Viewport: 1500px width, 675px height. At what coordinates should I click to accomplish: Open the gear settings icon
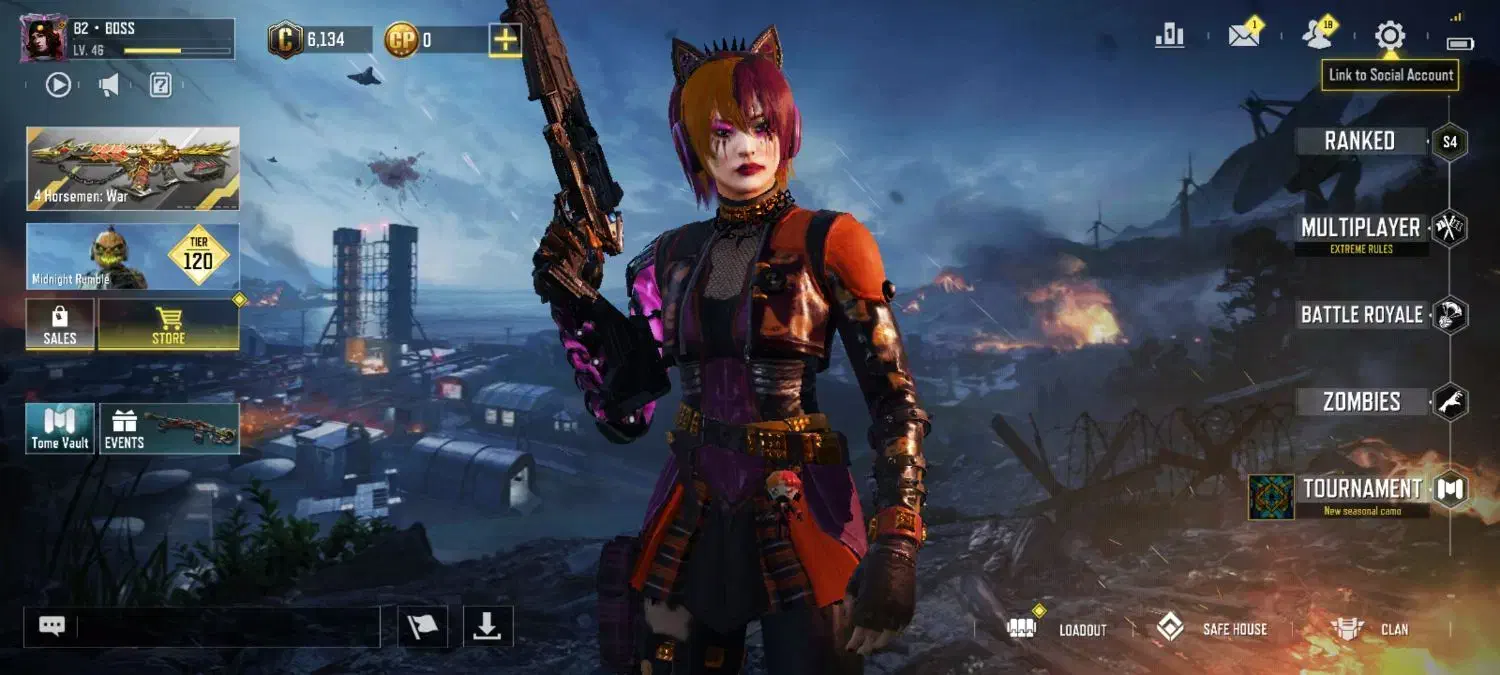[x=1389, y=36]
